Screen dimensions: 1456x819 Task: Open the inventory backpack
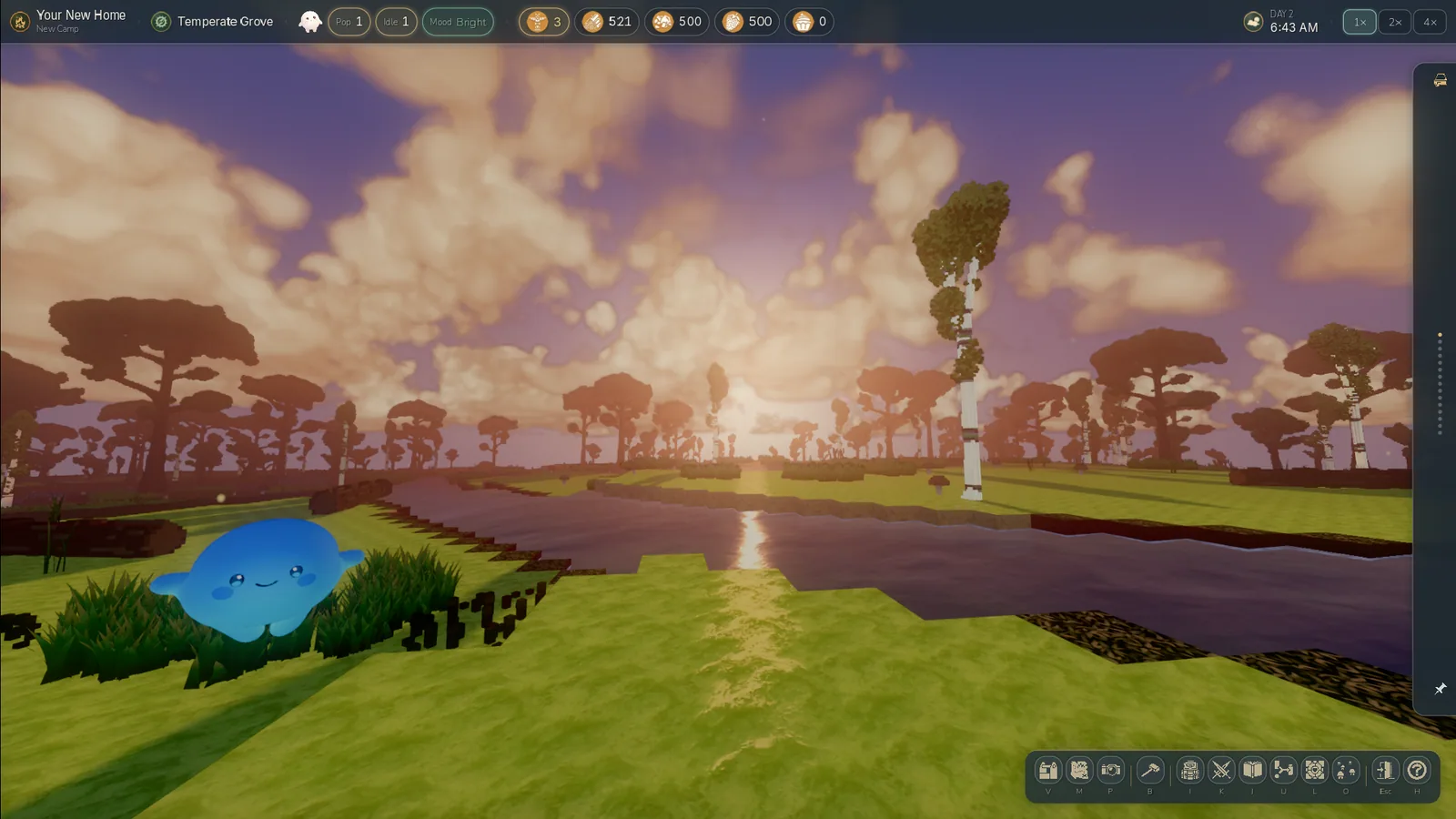1188,771
